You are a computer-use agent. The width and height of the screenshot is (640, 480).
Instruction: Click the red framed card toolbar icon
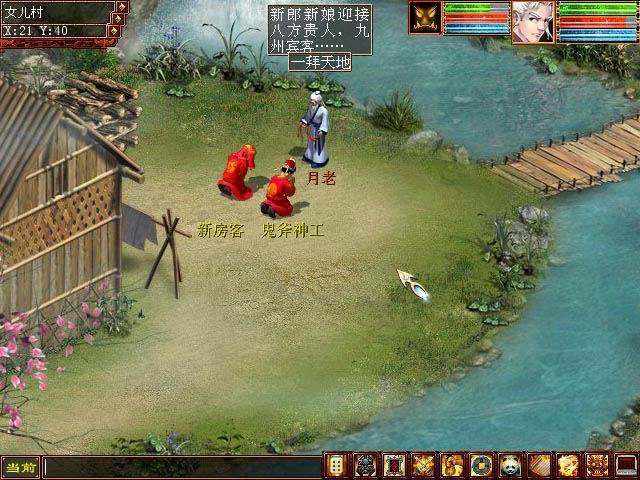pos(395,465)
